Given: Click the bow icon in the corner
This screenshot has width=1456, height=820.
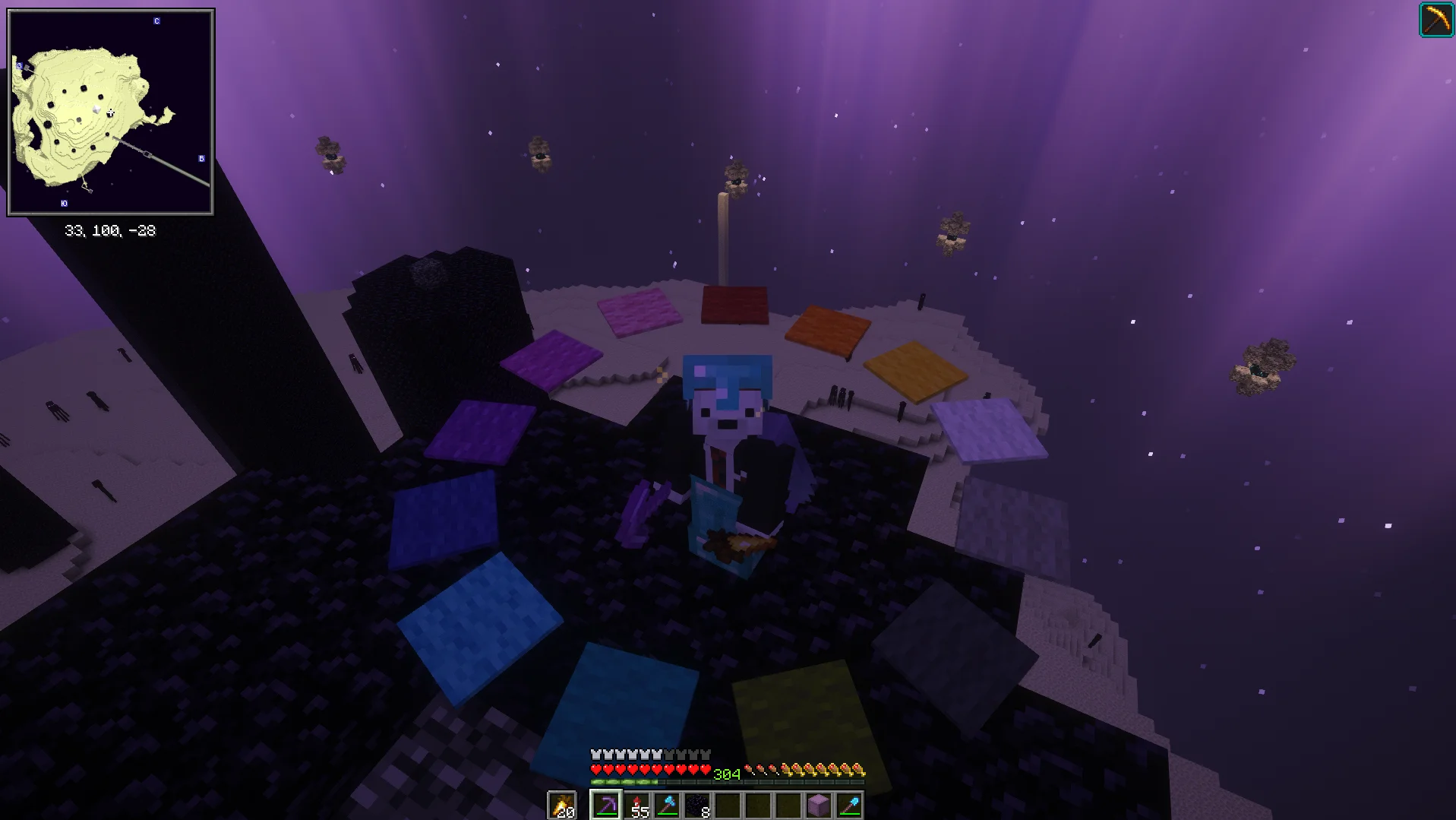Looking at the screenshot, I should point(1435,20).
